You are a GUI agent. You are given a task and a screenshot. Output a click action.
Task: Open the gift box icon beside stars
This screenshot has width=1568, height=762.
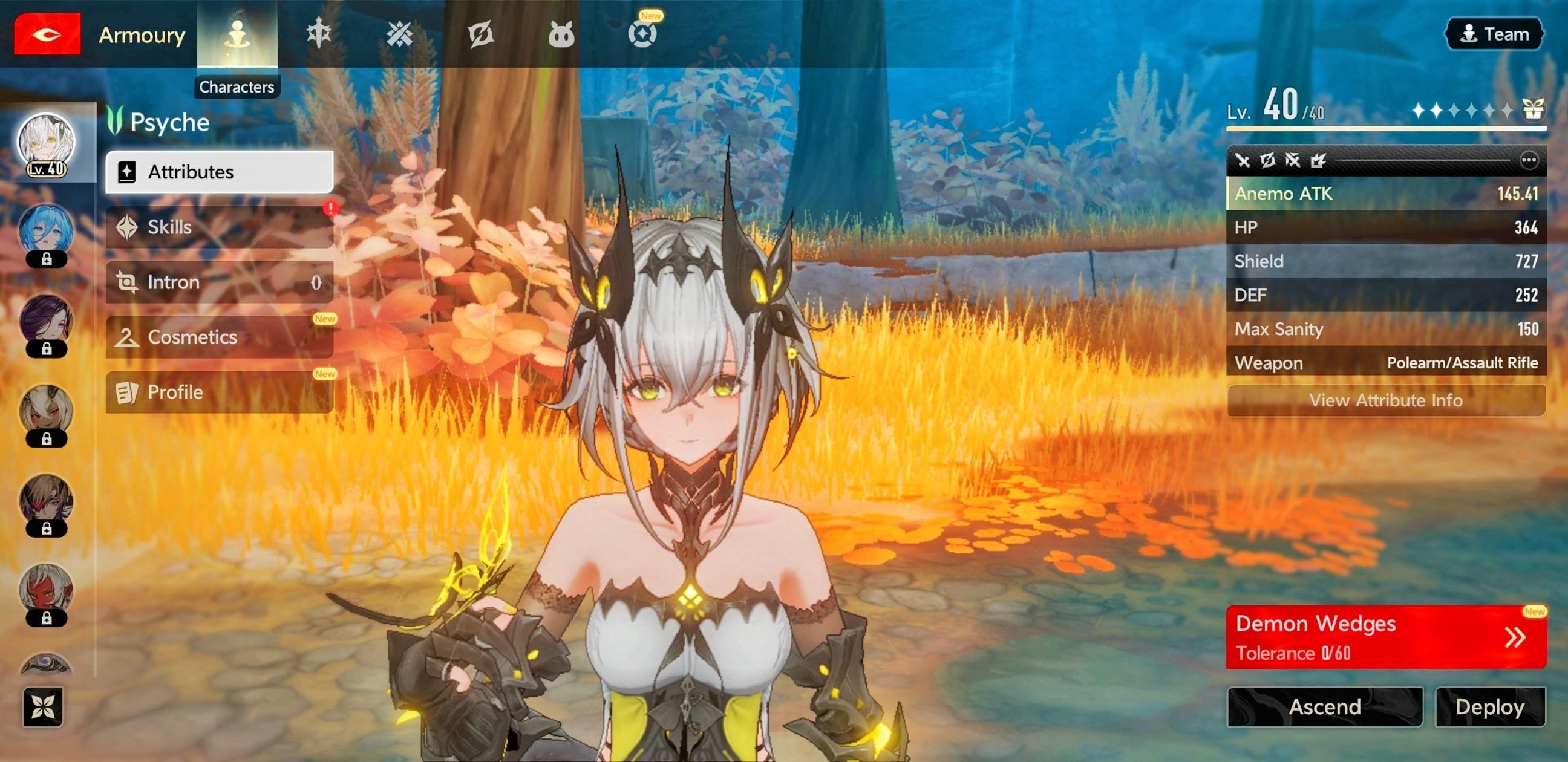click(1533, 110)
